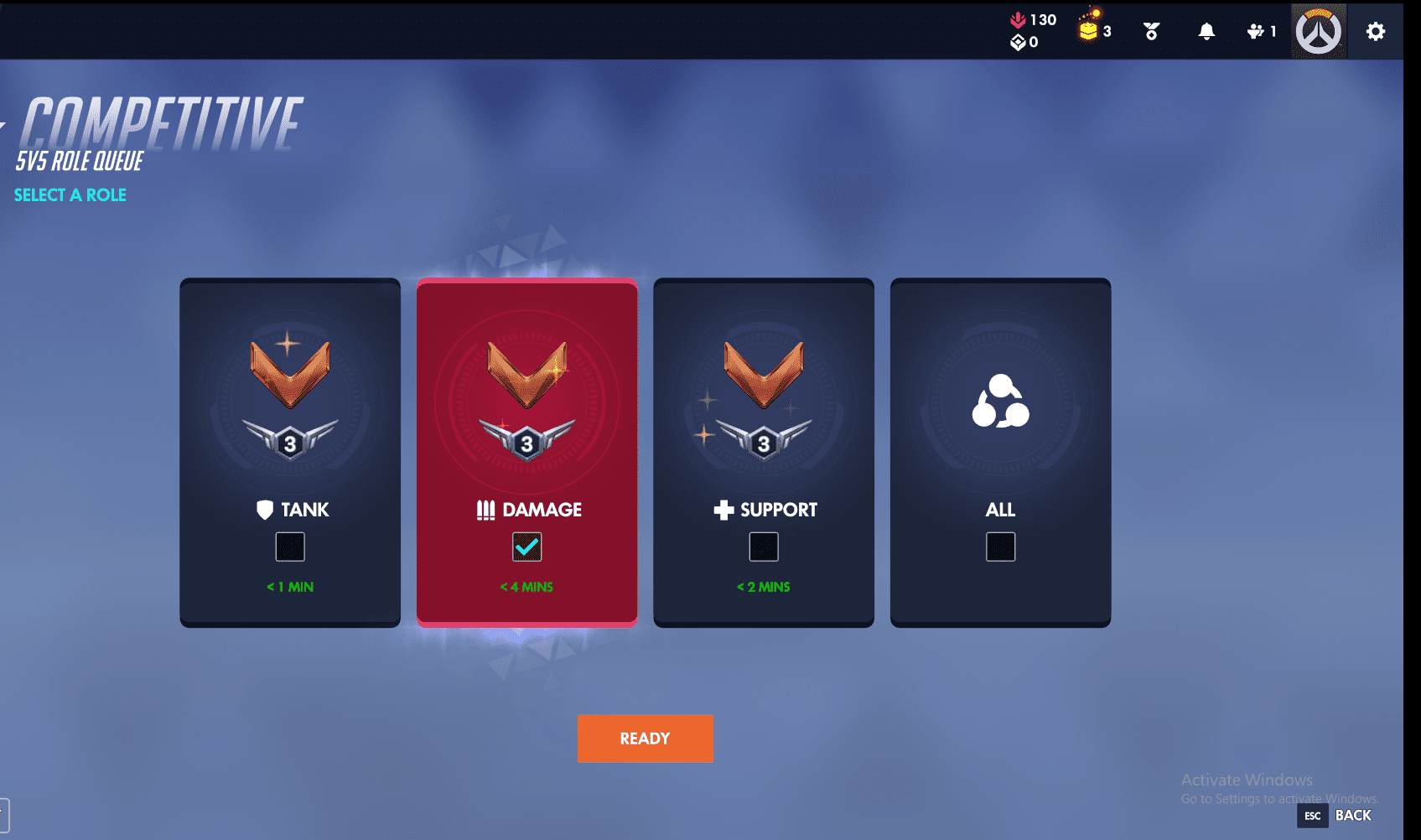The image size is (1421, 840).
Task: Click the Overwatch logo player profile
Action: [x=1319, y=30]
